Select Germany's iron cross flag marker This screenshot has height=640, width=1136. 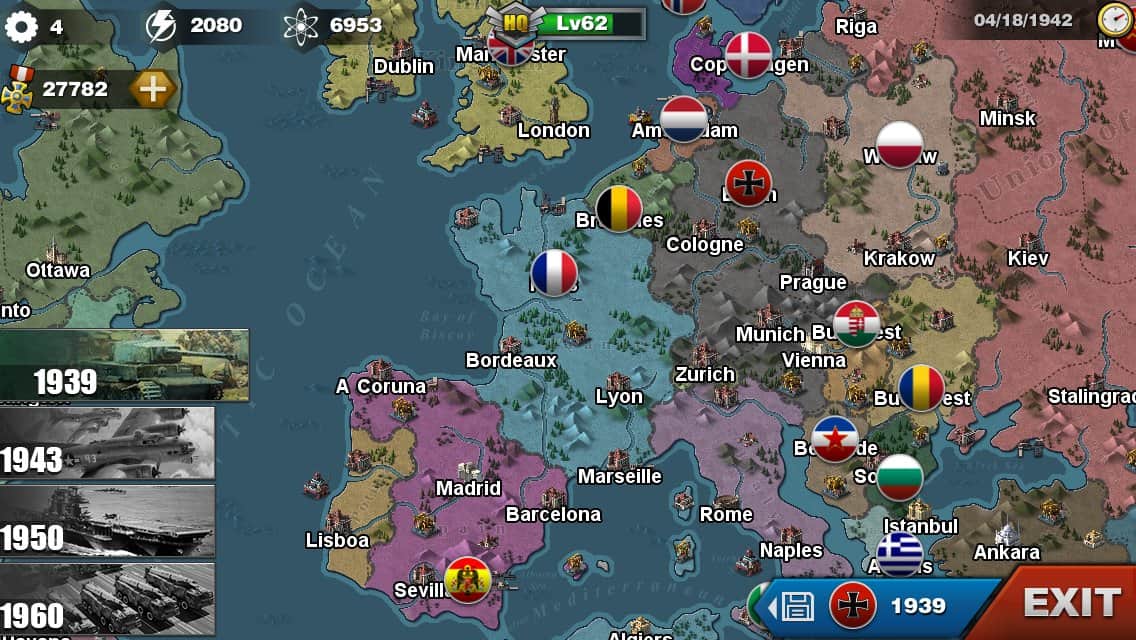[748, 183]
